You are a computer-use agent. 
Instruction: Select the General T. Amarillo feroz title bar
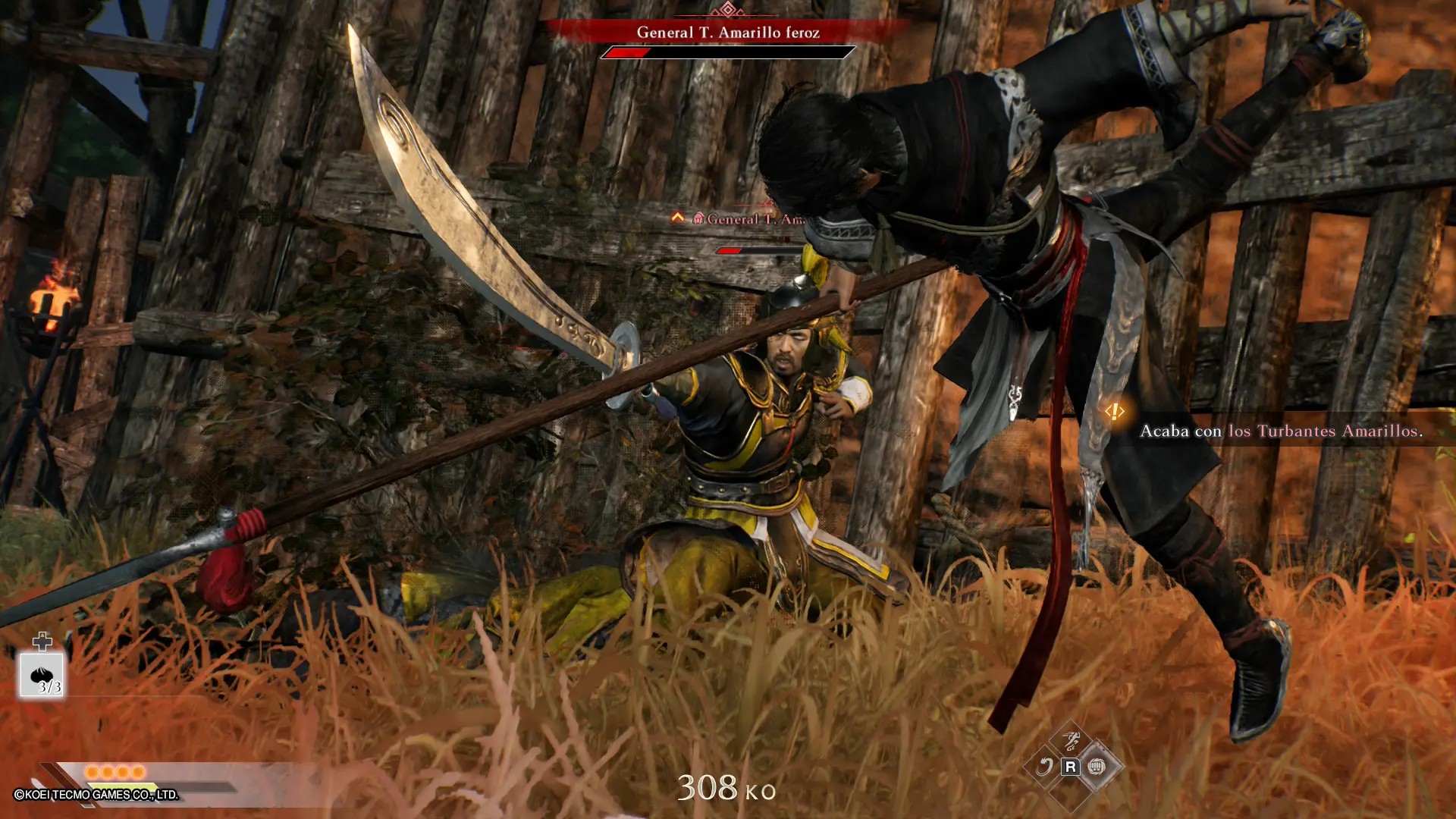728,33
